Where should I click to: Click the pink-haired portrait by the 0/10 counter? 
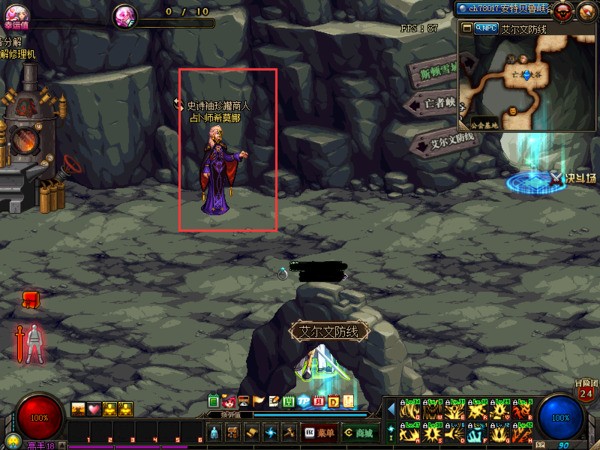point(125,15)
